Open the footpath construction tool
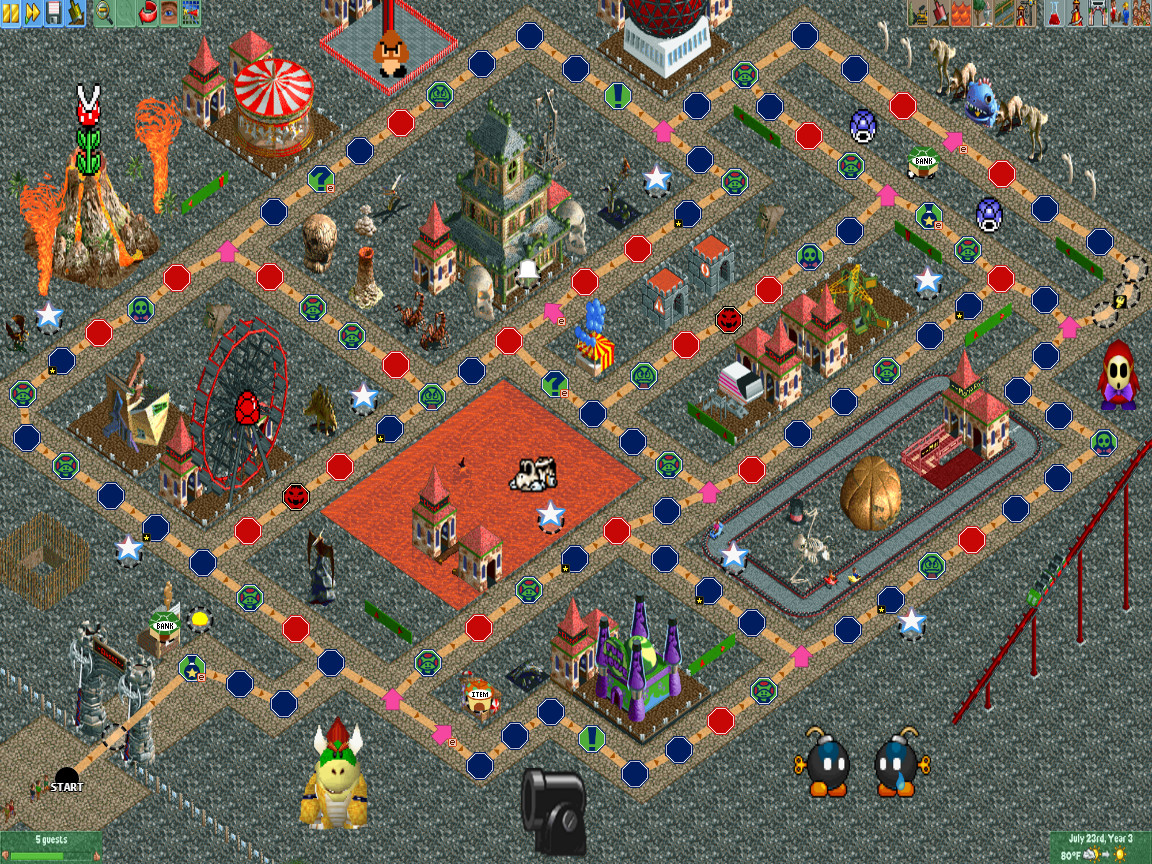 (1004, 13)
